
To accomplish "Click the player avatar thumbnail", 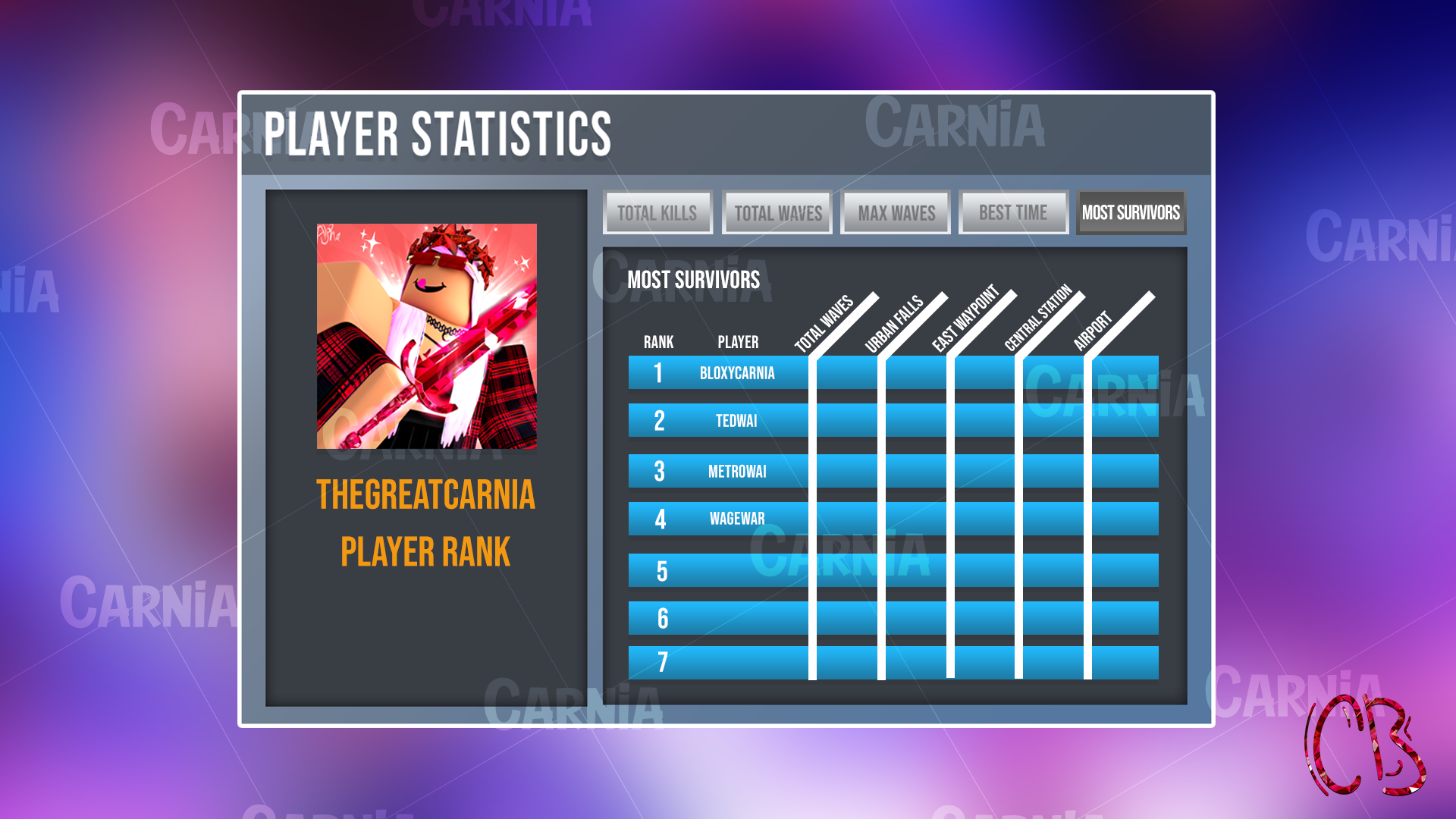I will click(x=426, y=335).
